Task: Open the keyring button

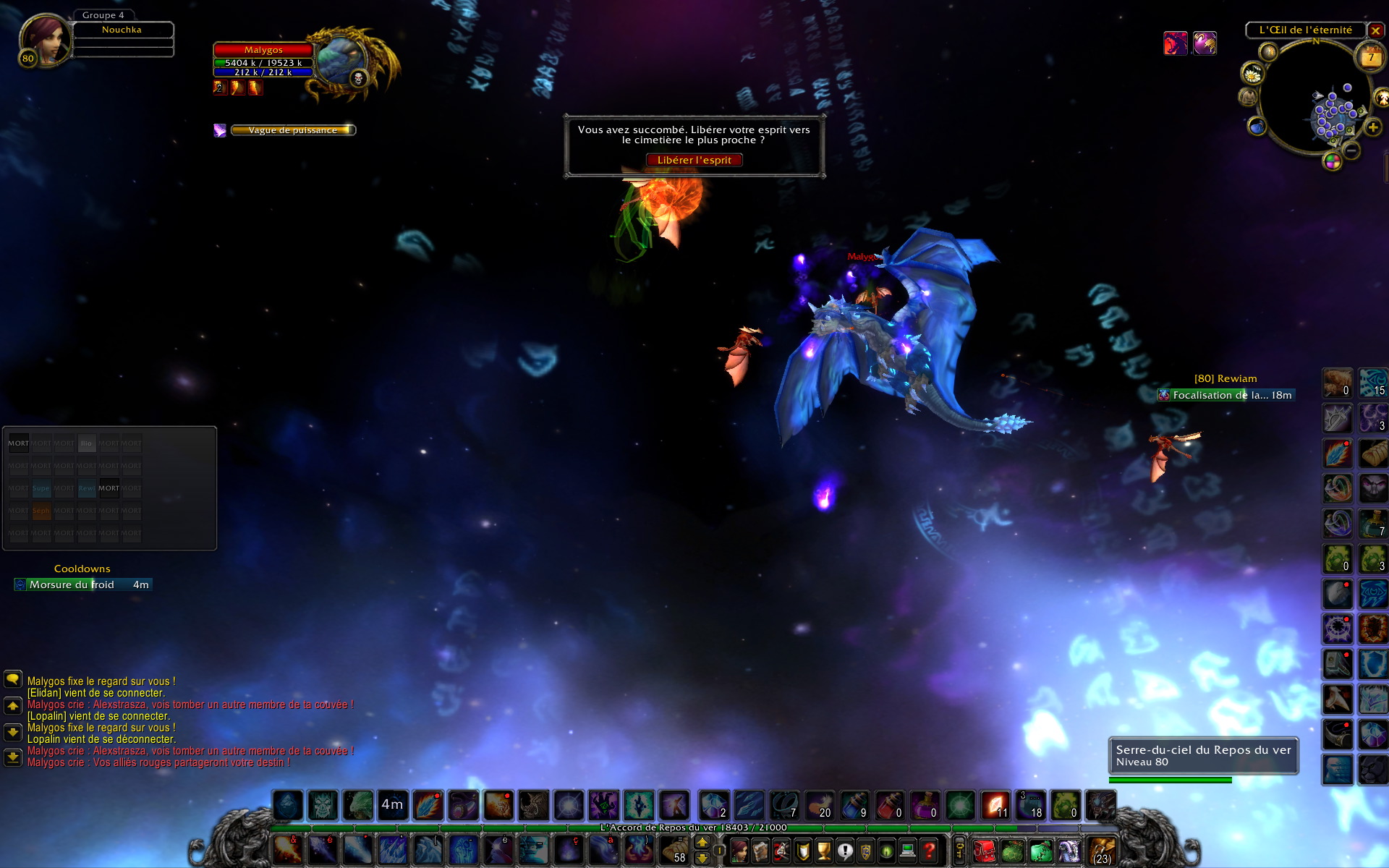Action: [x=959, y=851]
